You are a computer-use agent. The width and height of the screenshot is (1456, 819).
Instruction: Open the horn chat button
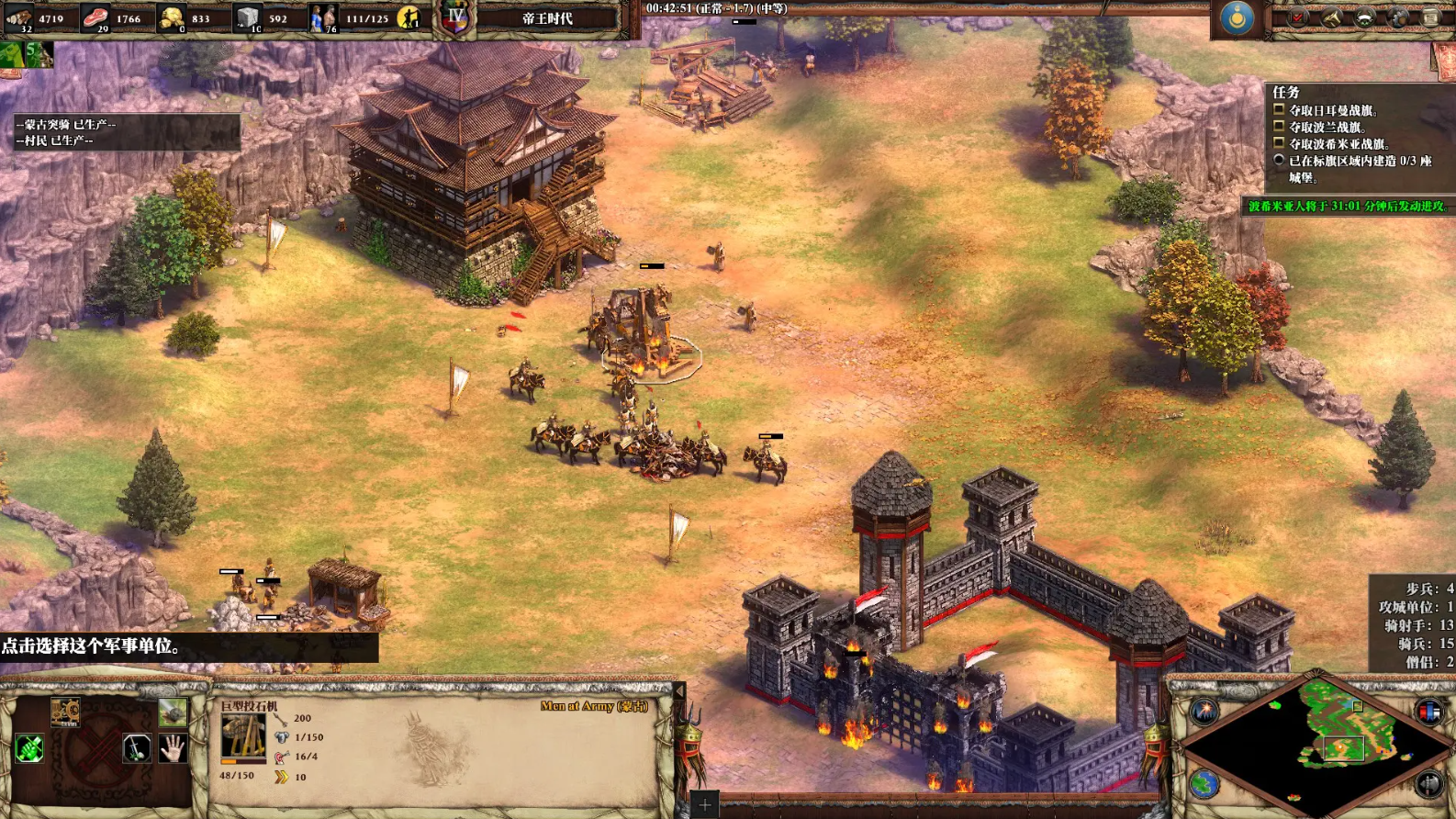[x=1331, y=17]
